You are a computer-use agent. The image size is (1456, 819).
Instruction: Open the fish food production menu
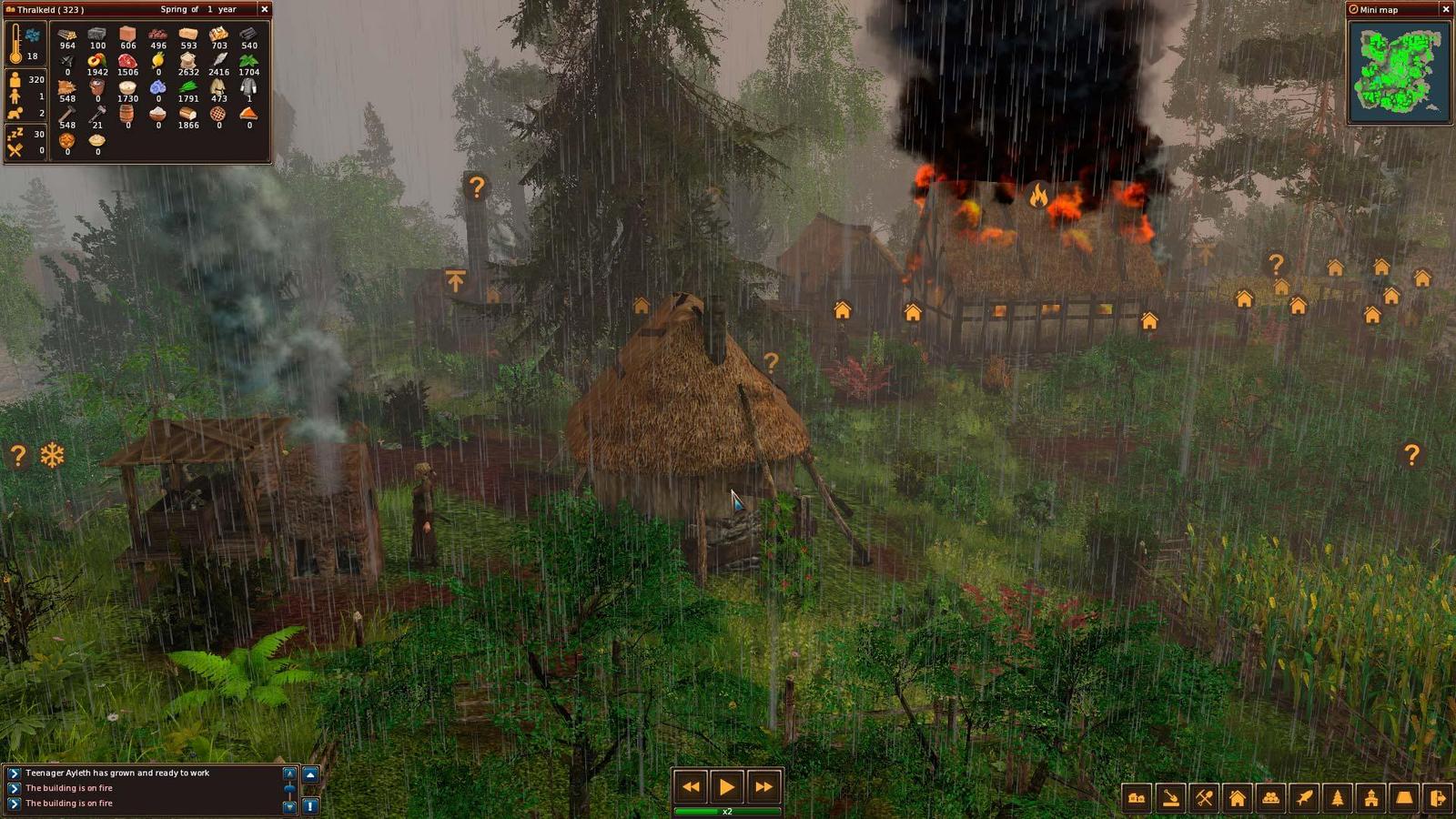[x=1304, y=798]
